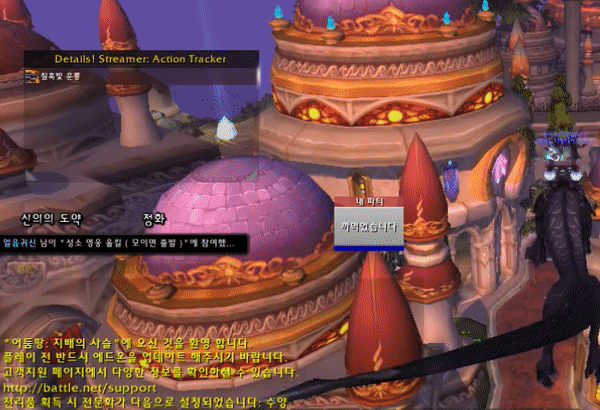Select the 정화 ability label
This screenshot has height=410, width=600.
tap(154, 217)
